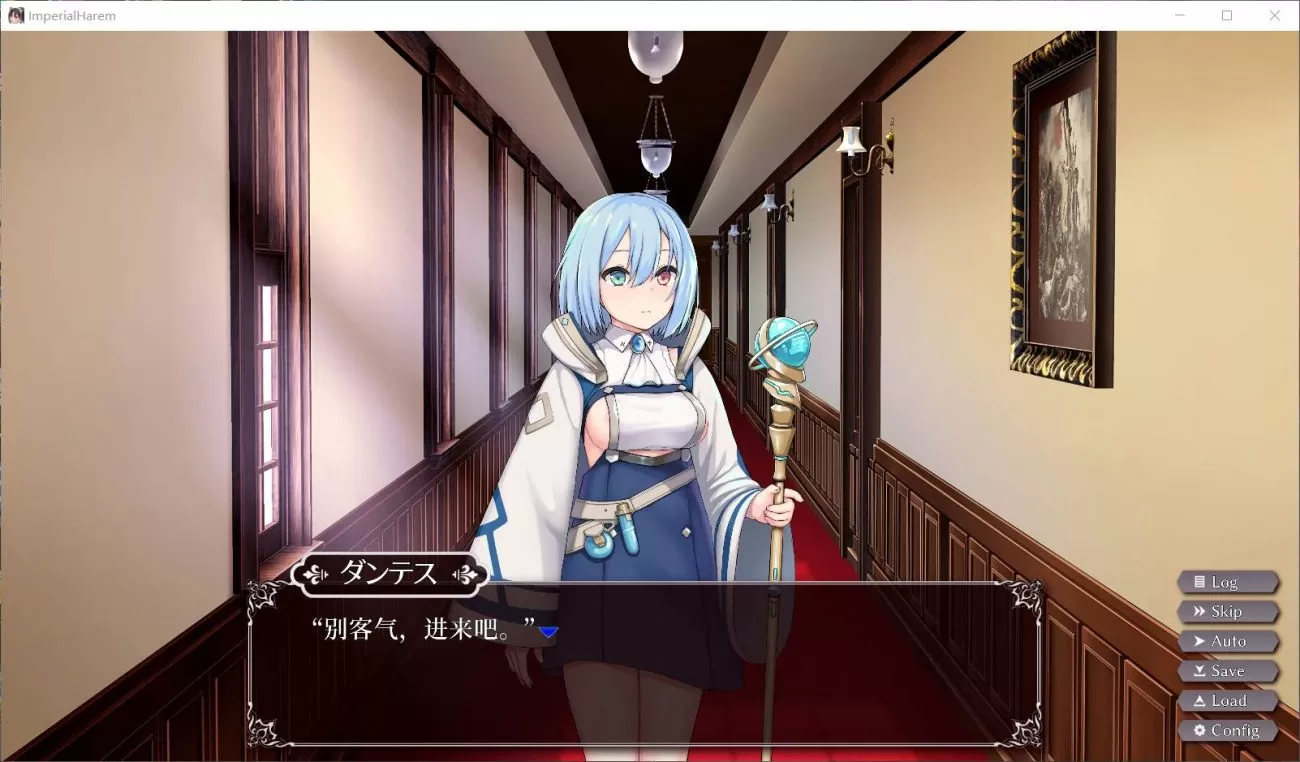Click the ImperialHarem title bar text
Screen dimensions: 1300x762
click(x=70, y=15)
